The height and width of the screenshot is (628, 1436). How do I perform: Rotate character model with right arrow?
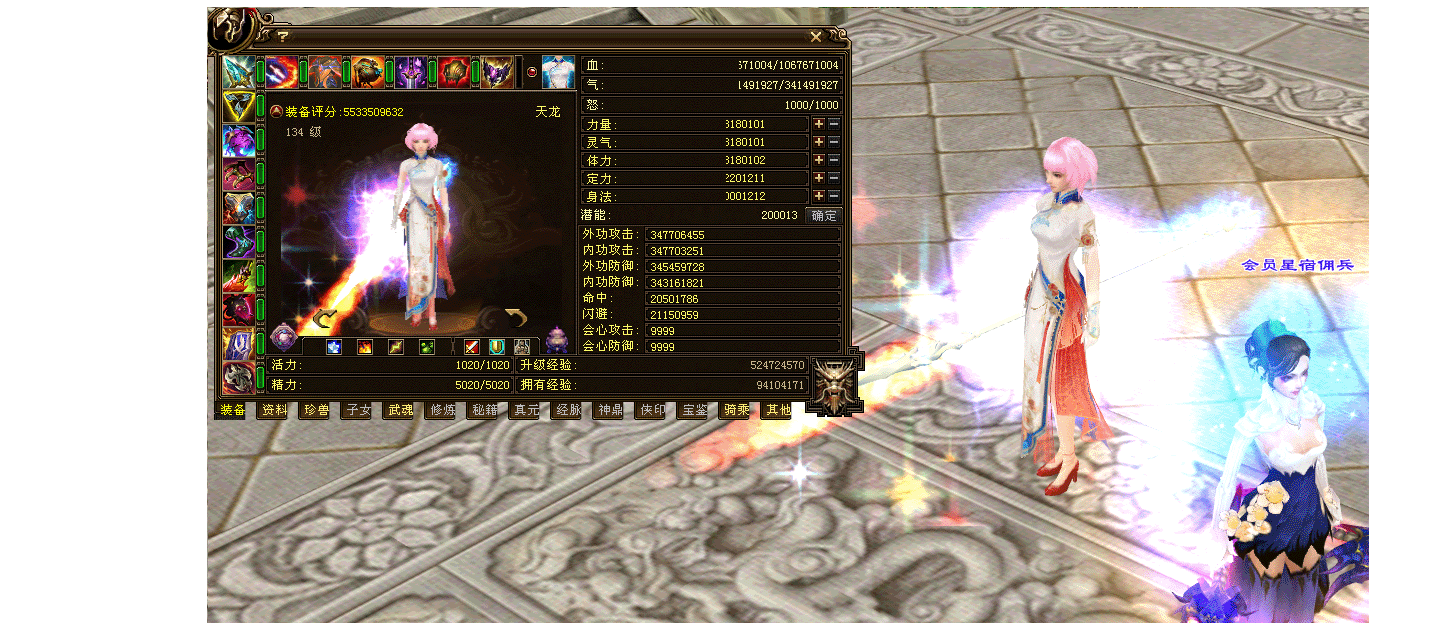tap(515, 319)
